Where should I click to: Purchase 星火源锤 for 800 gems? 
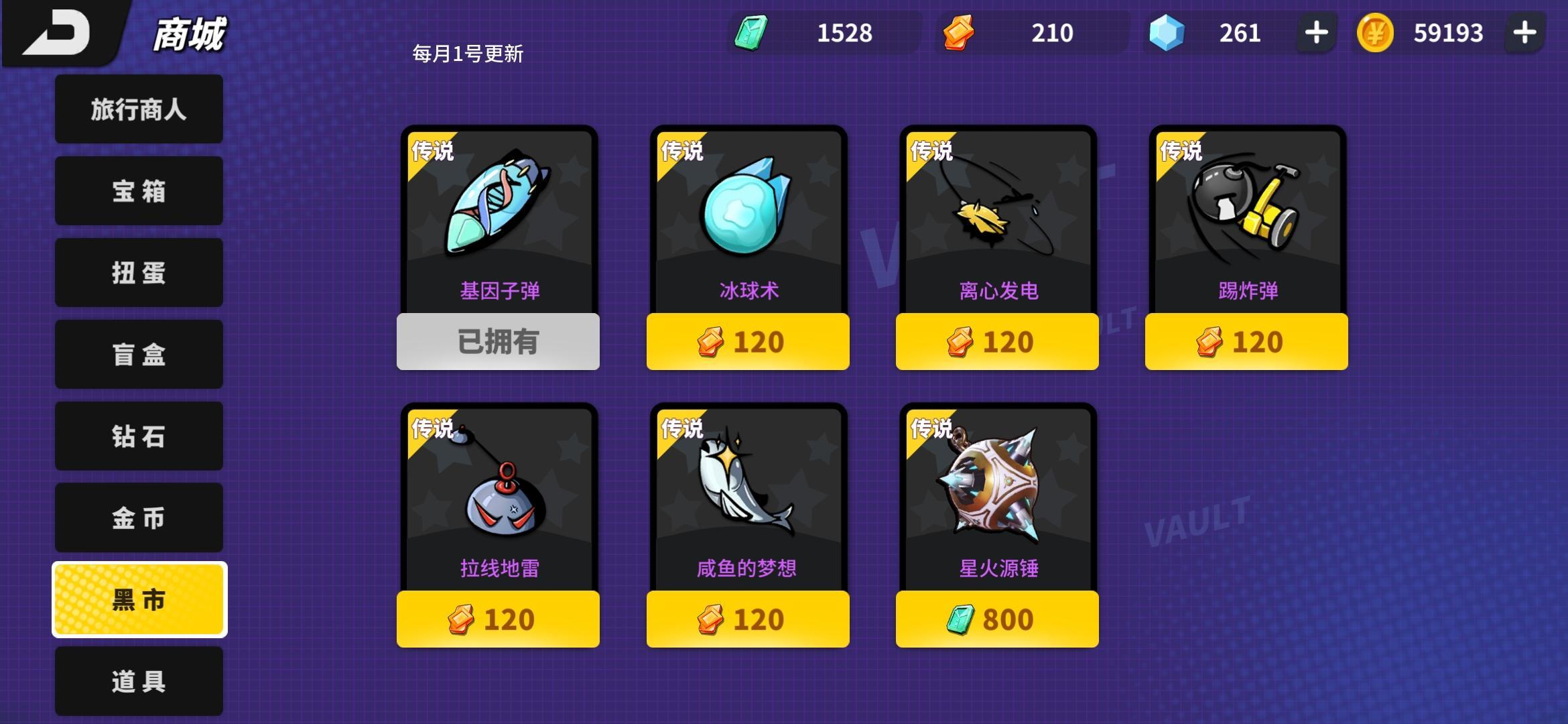click(x=996, y=620)
